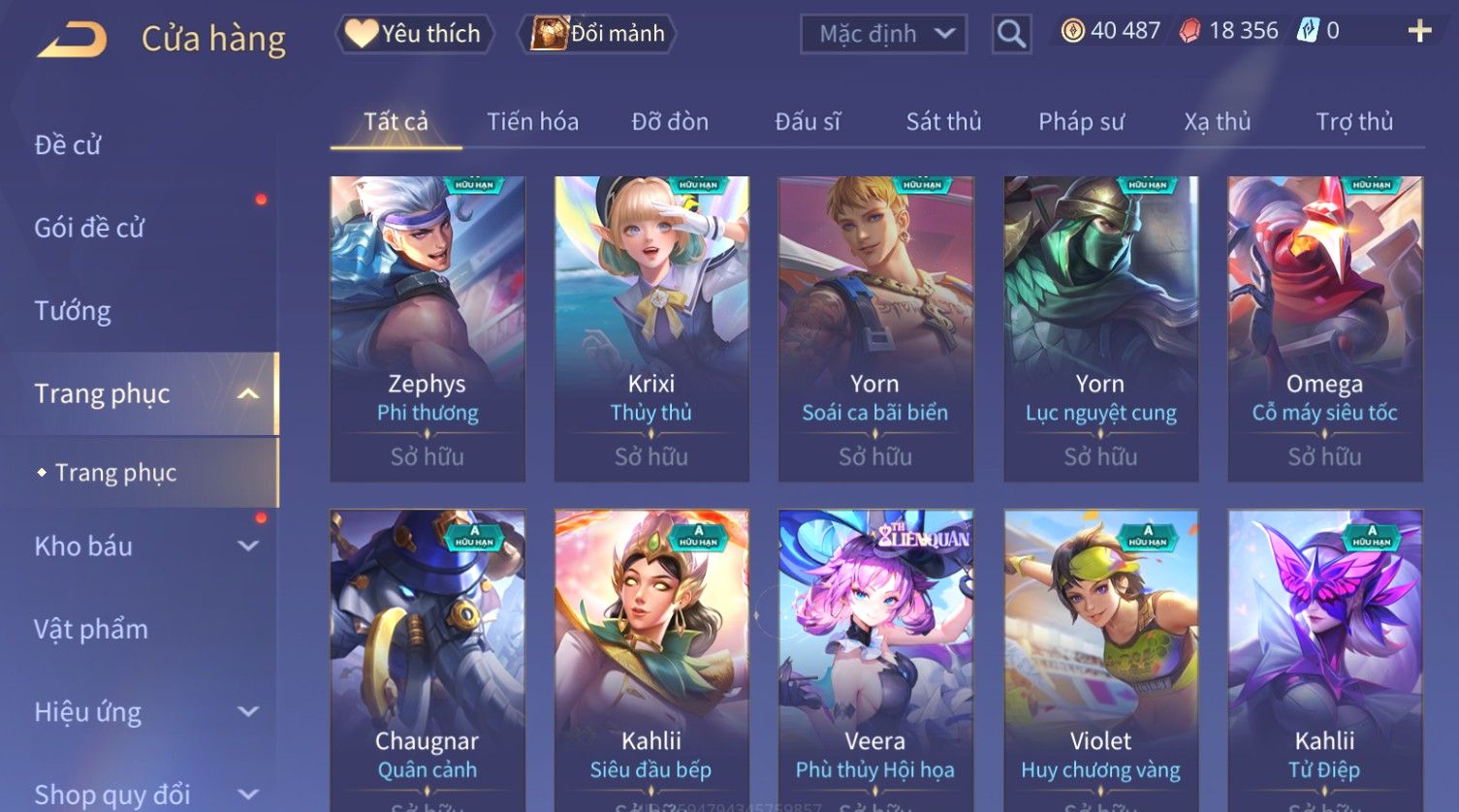
Task: Choose the Krixi Thủy thủ skin card
Action: (651, 328)
